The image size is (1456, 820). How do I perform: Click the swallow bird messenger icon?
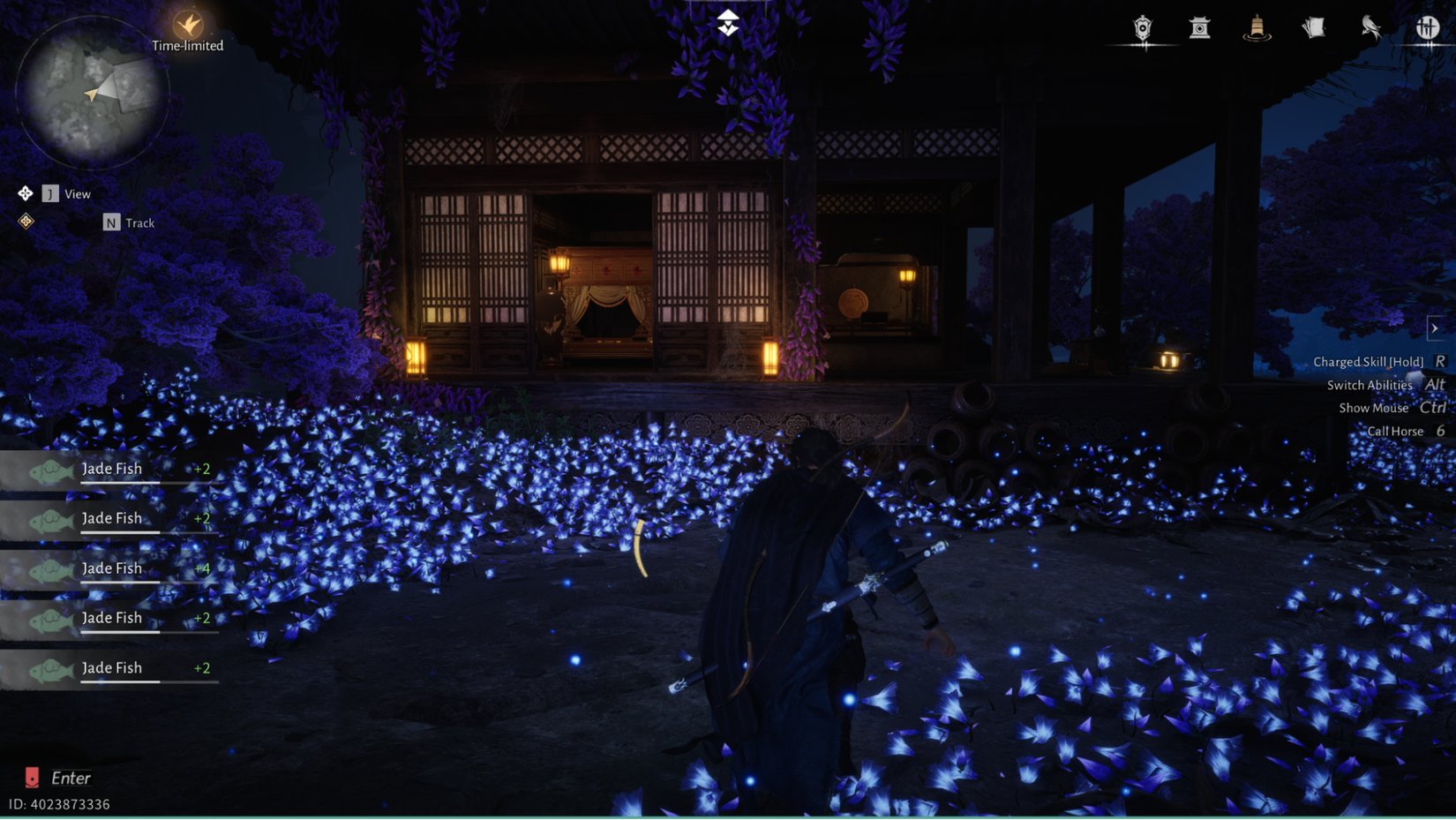coord(1370,28)
